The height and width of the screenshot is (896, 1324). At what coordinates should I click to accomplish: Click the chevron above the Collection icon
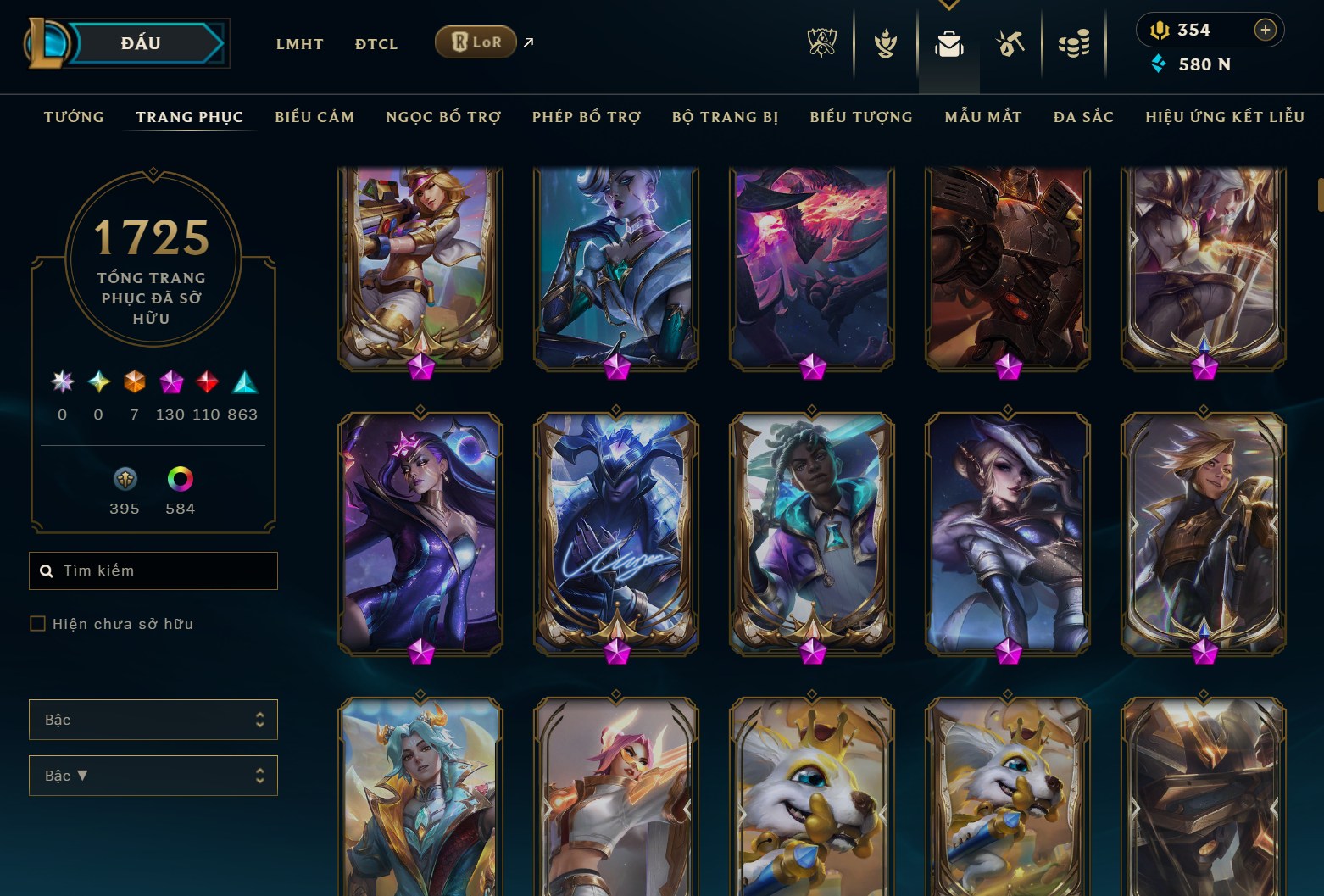click(948, 4)
